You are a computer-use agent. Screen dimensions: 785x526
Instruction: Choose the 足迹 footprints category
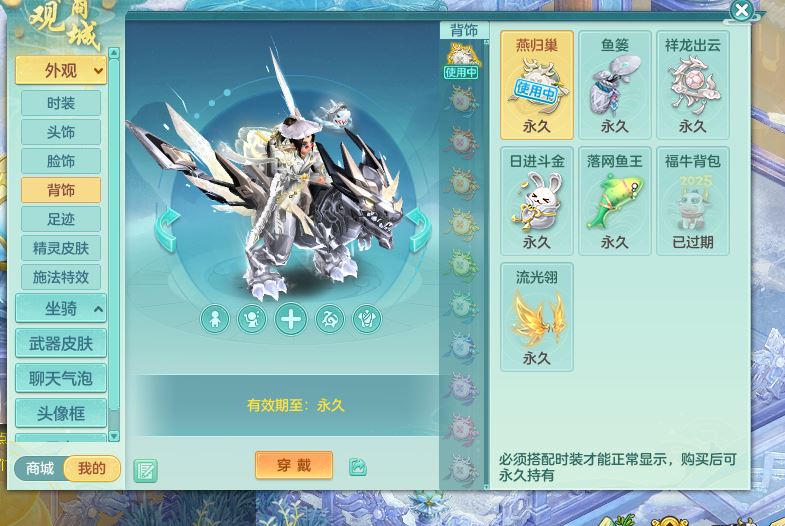click(x=61, y=219)
